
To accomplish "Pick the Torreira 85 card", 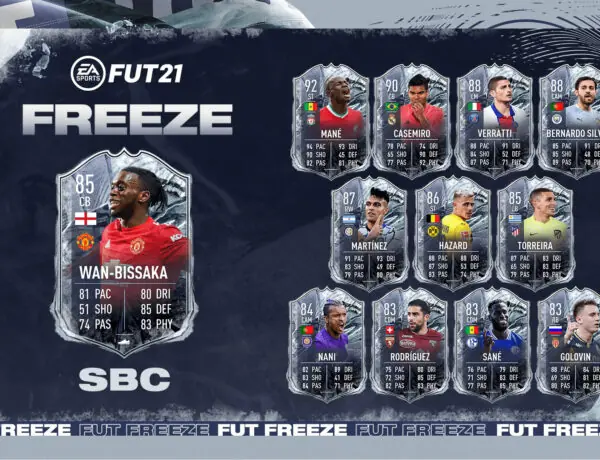I will point(534,233).
